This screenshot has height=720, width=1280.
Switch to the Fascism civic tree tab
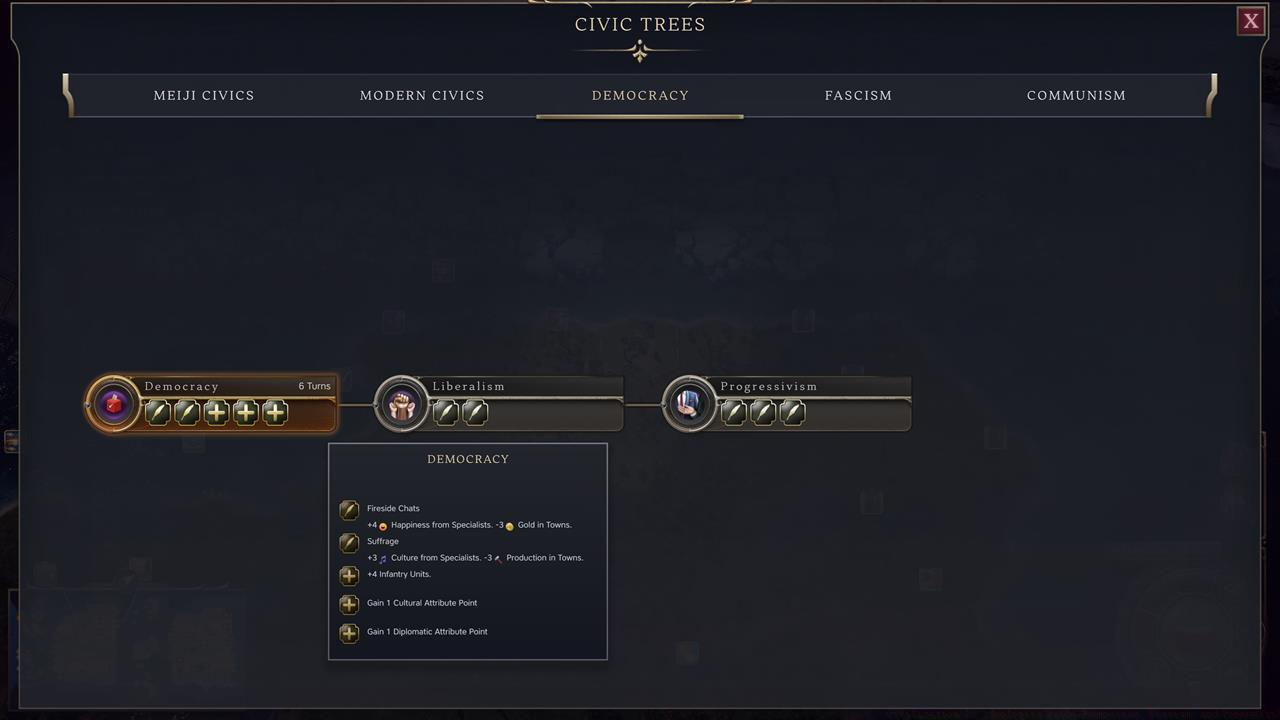[858, 95]
